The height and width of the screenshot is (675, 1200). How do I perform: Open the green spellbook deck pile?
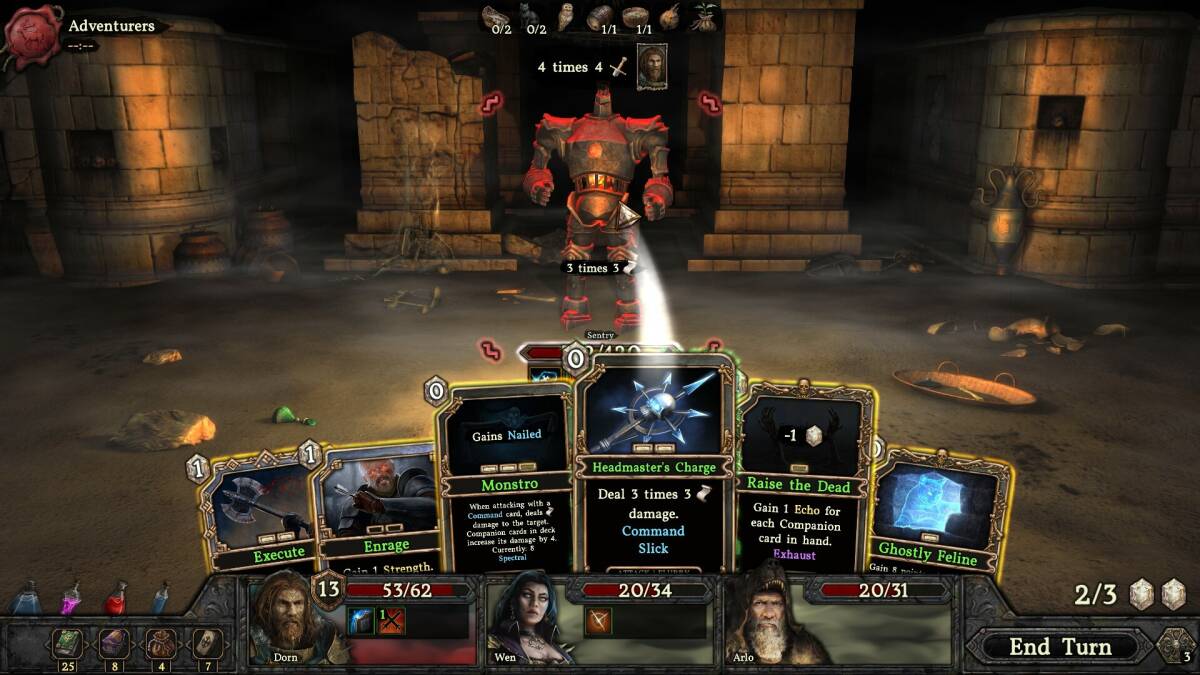[x=69, y=643]
